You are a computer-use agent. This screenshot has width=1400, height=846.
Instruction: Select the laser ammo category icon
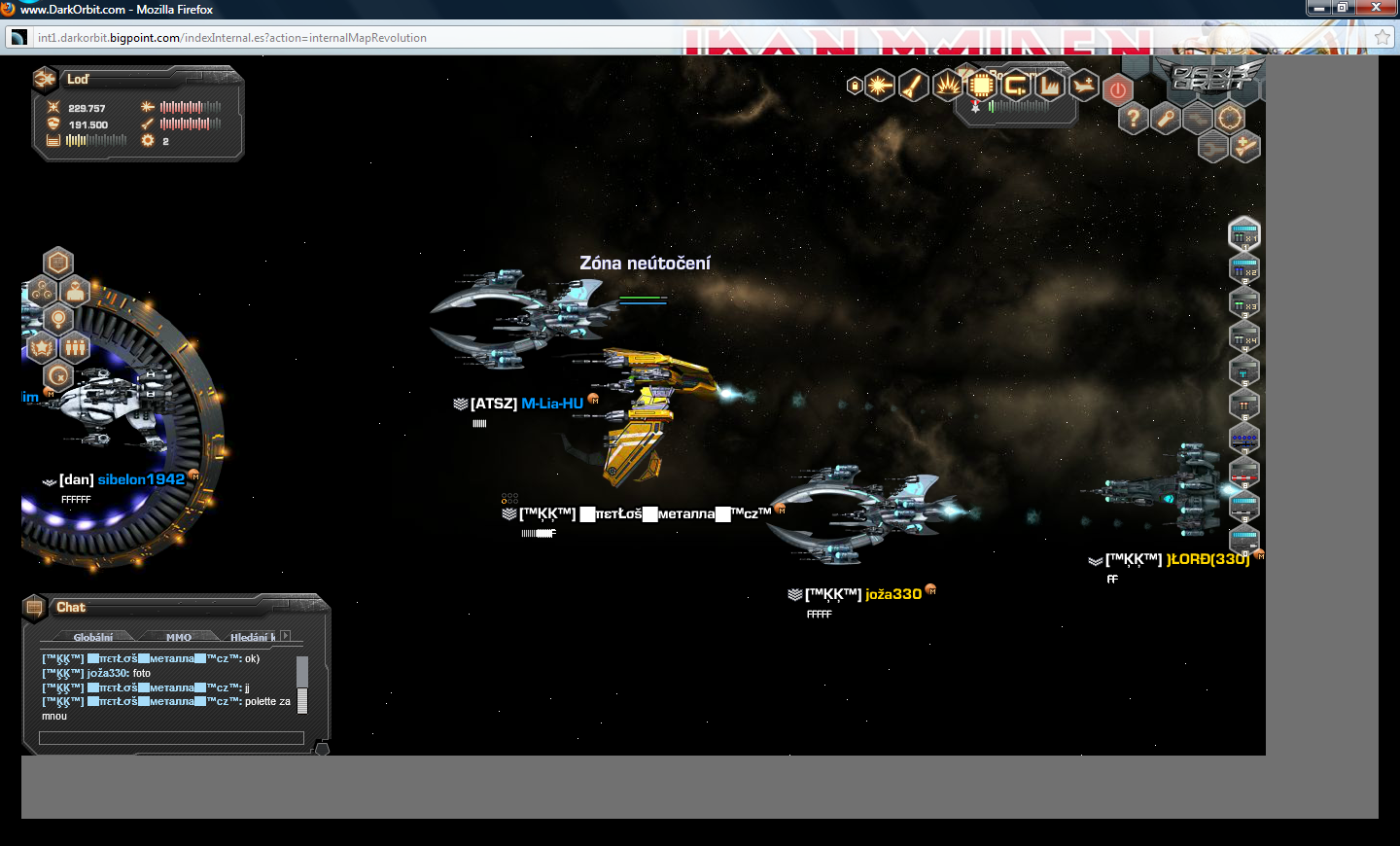click(x=879, y=86)
